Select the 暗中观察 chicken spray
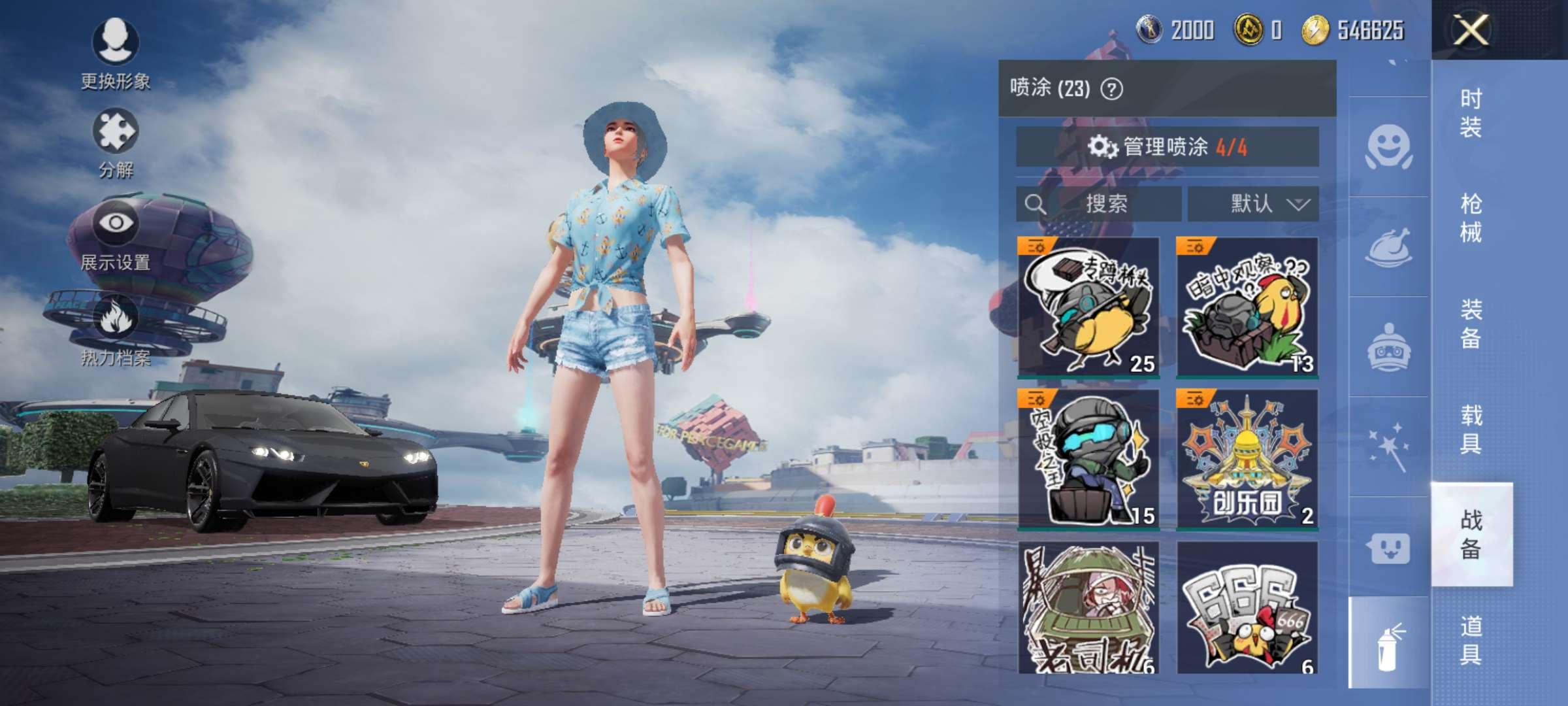The image size is (1568, 706). (x=1247, y=307)
